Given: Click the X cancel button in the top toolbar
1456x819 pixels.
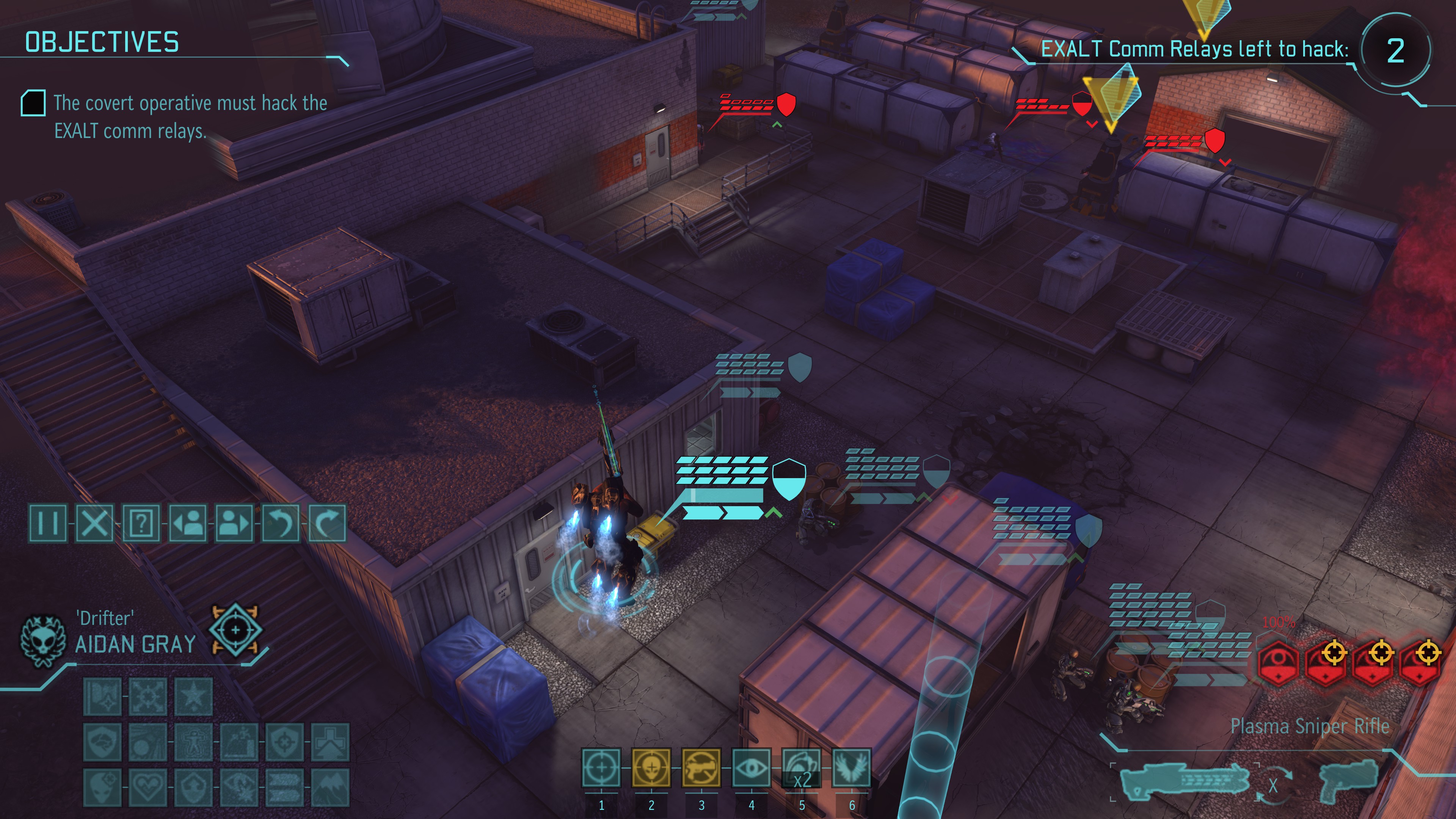Looking at the screenshot, I should 94,523.
